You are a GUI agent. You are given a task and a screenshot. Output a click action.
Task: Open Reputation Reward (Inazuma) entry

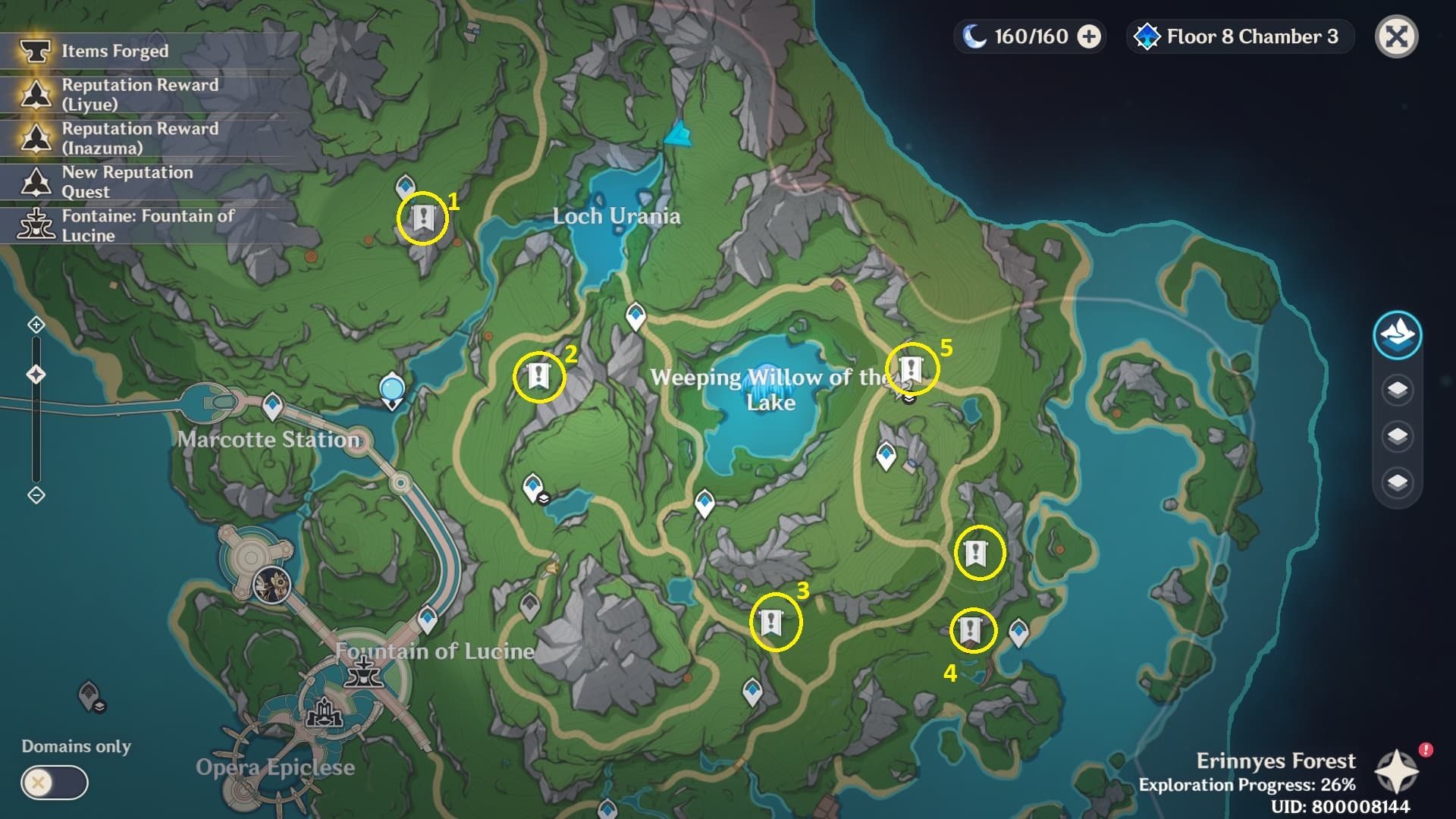[x=140, y=138]
